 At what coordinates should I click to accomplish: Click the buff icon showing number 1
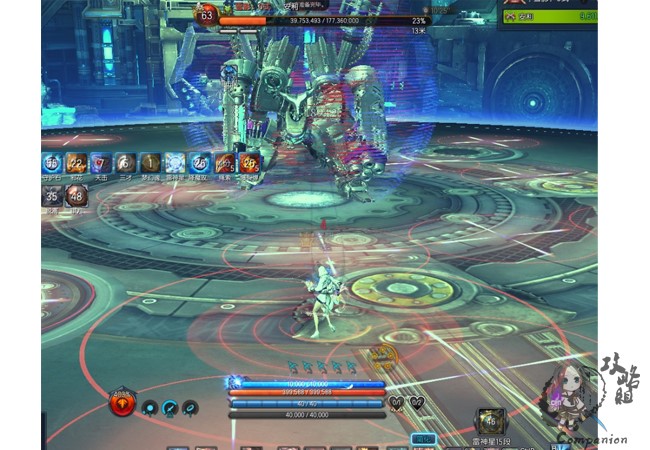149,163
